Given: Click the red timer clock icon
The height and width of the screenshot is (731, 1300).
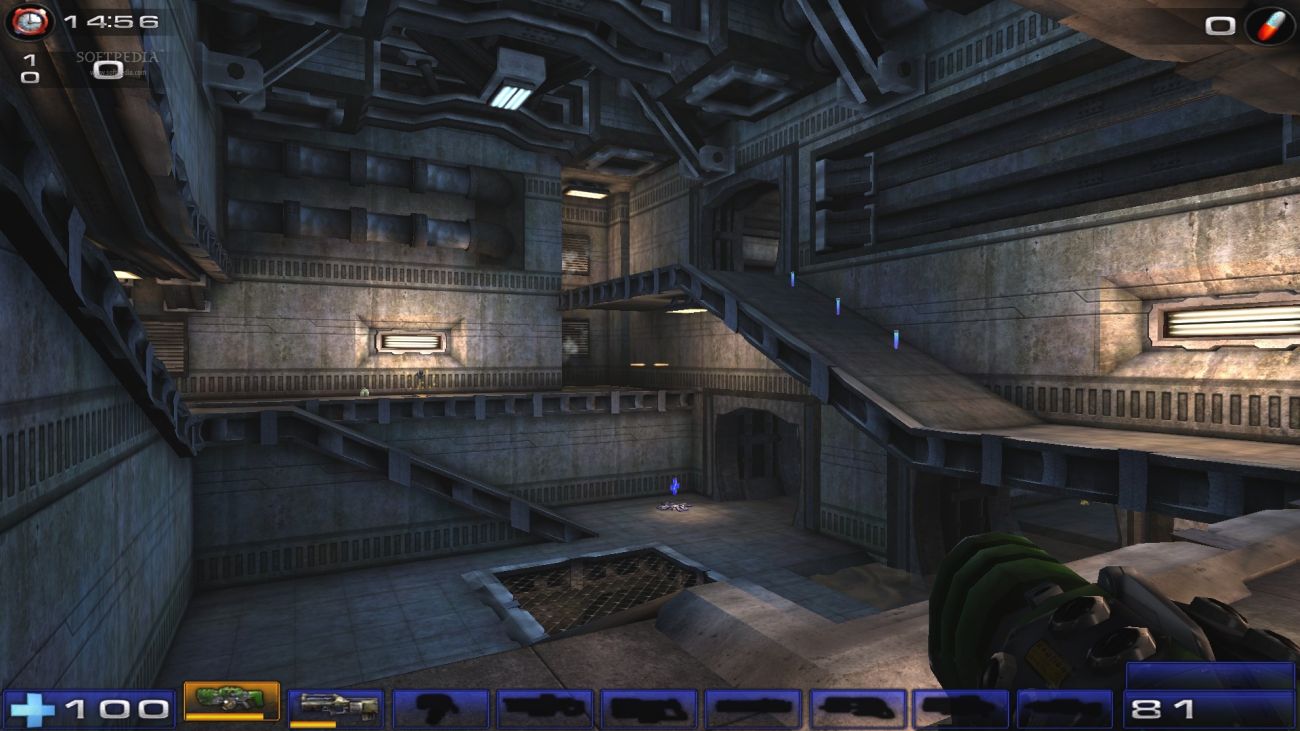Looking at the screenshot, I should [30, 20].
